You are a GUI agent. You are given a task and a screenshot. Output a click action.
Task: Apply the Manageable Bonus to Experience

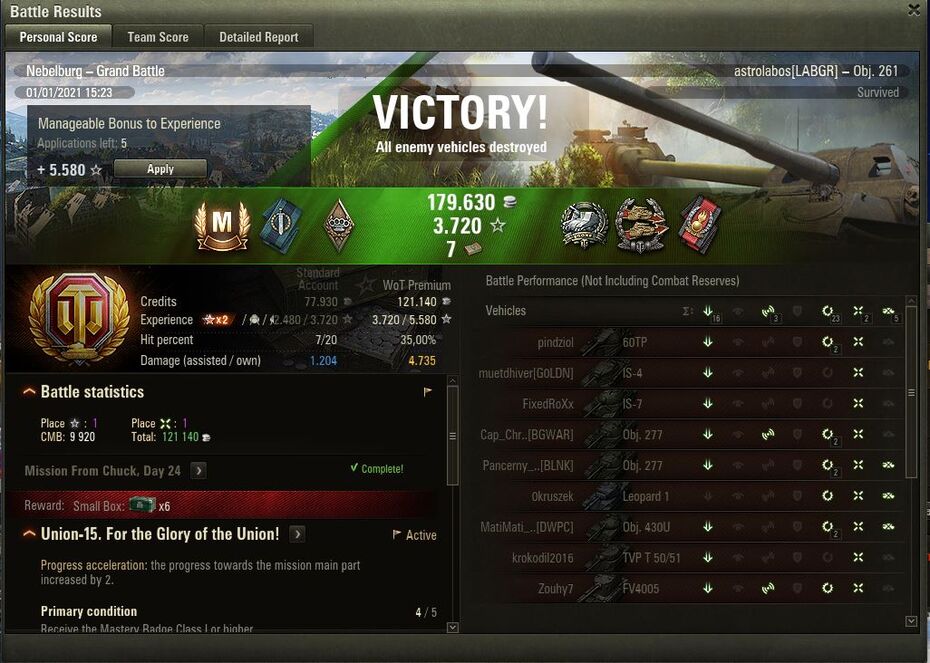coord(160,169)
